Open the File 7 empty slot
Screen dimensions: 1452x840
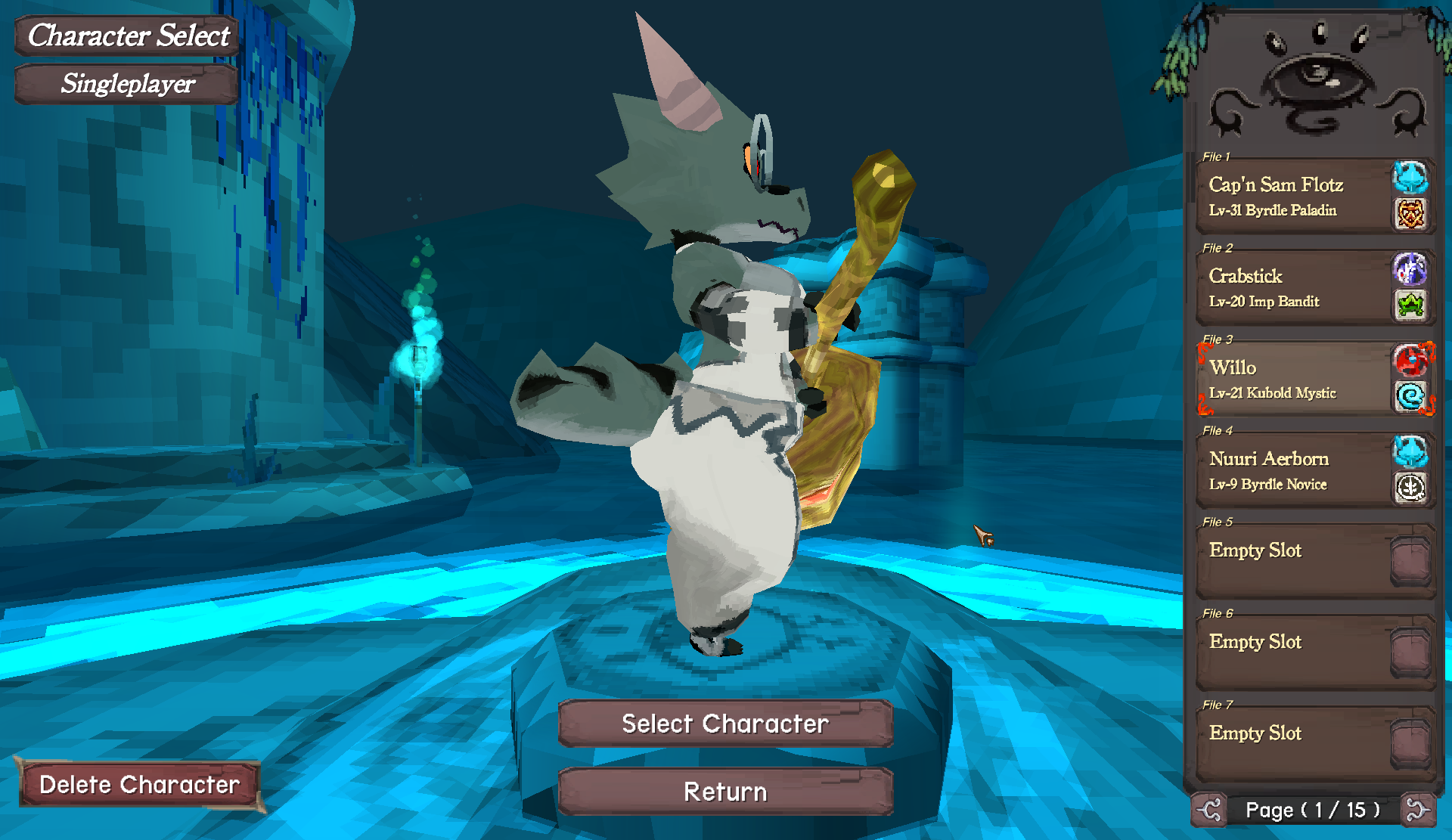[x=1293, y=744]
